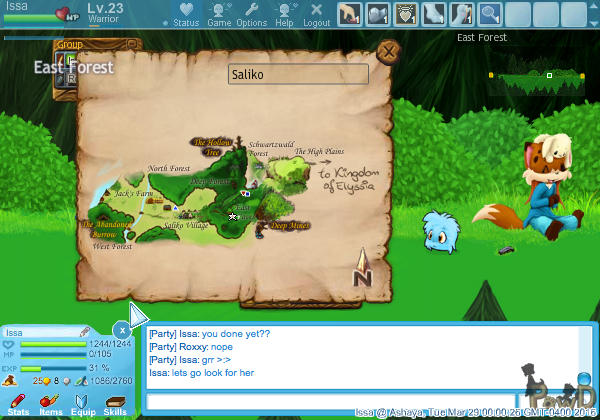600x420 pixels.
Task: Open the Stats panel
Action: pyautogui.click(x=19, y=403)
